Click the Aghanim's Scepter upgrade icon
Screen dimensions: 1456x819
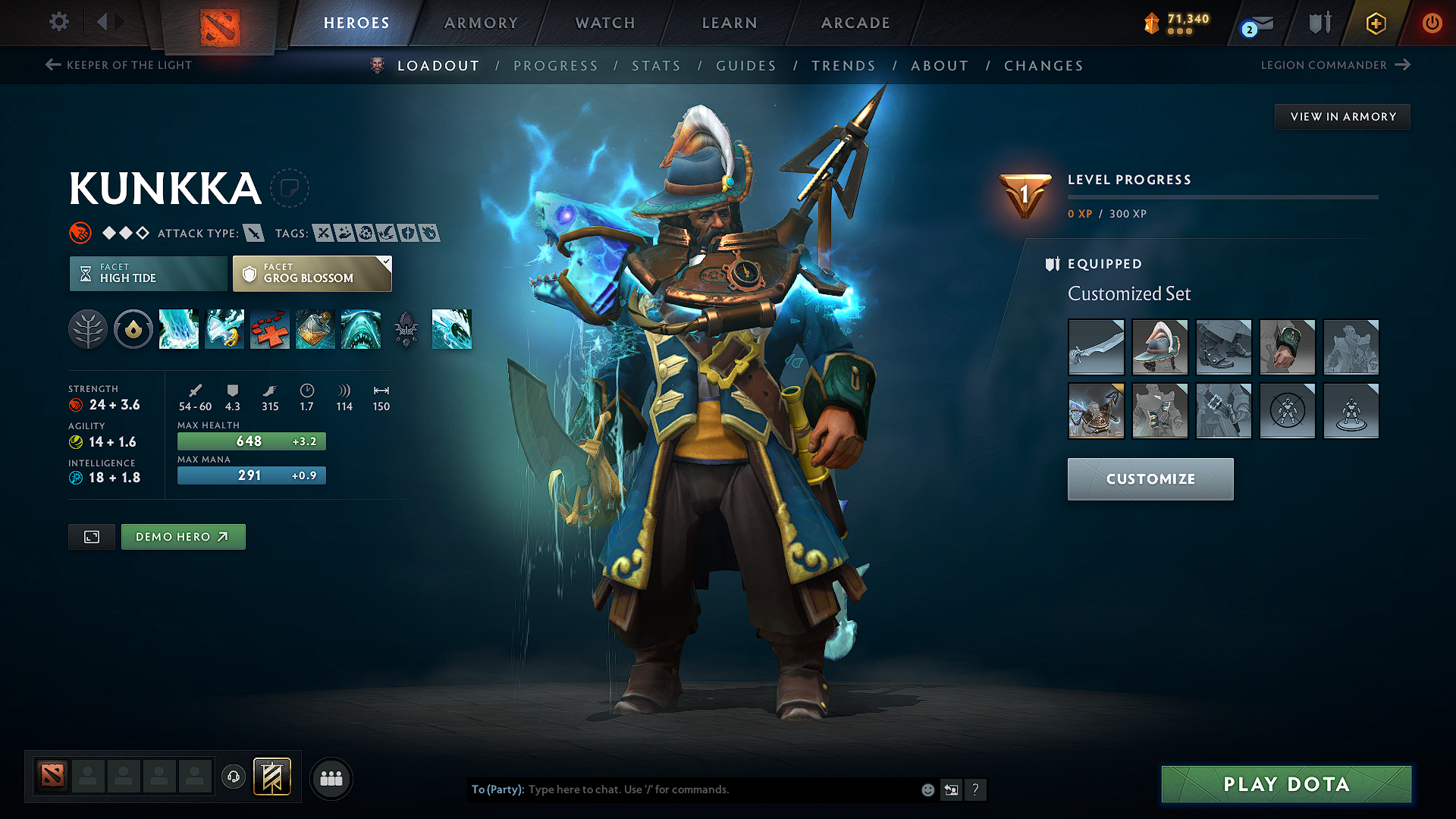tap(406, 329)
